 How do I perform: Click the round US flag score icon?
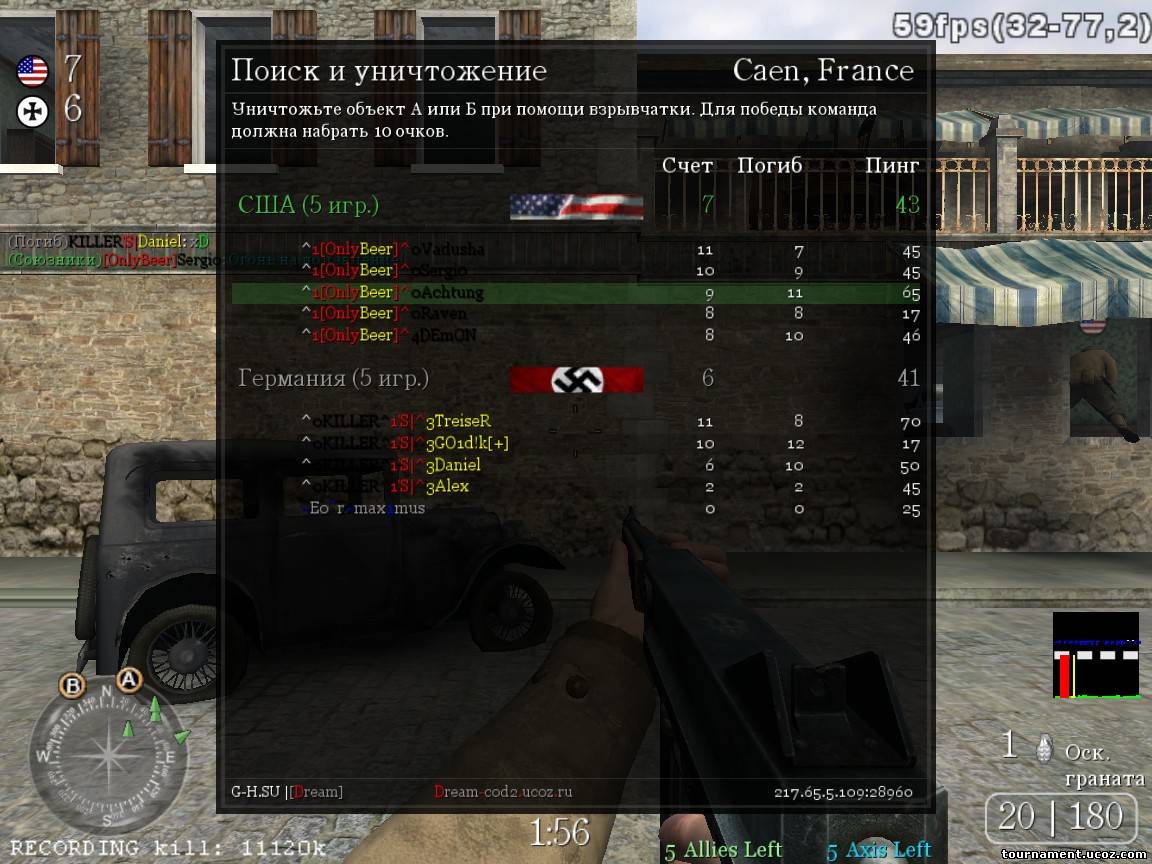tap(33, 71)
